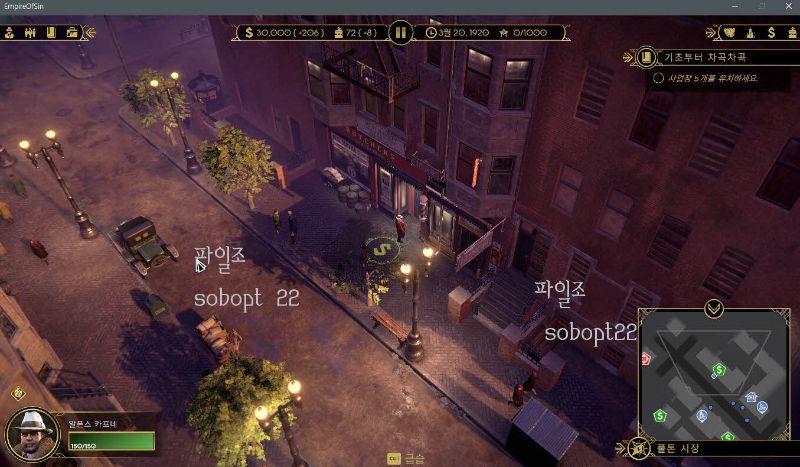Collapse the top-left menu with the arrow
Screen dimensions: 800x467
pos(89,32)
